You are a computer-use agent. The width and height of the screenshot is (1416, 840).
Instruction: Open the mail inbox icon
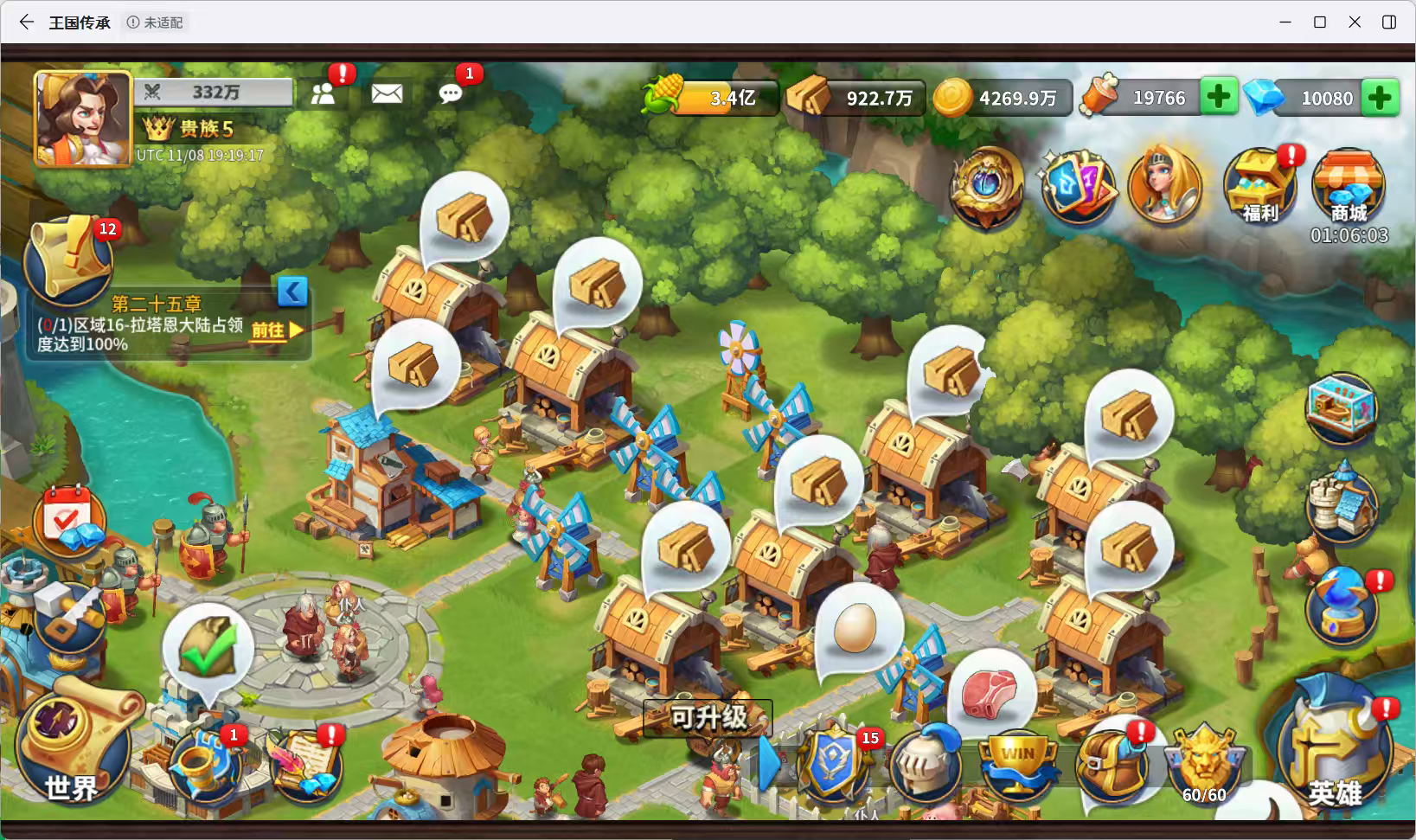pos(386,93)
